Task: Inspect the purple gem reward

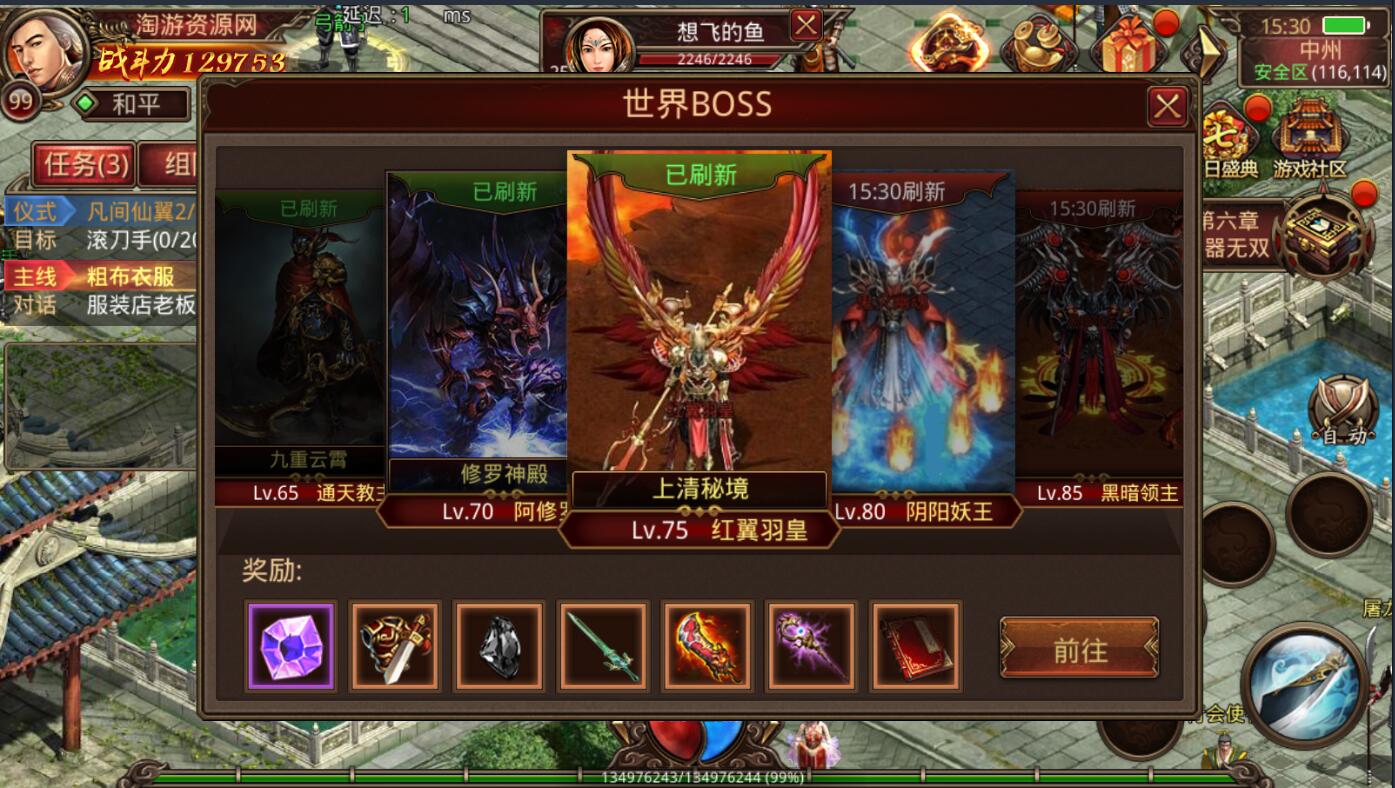Action: (x=290, y=646)
